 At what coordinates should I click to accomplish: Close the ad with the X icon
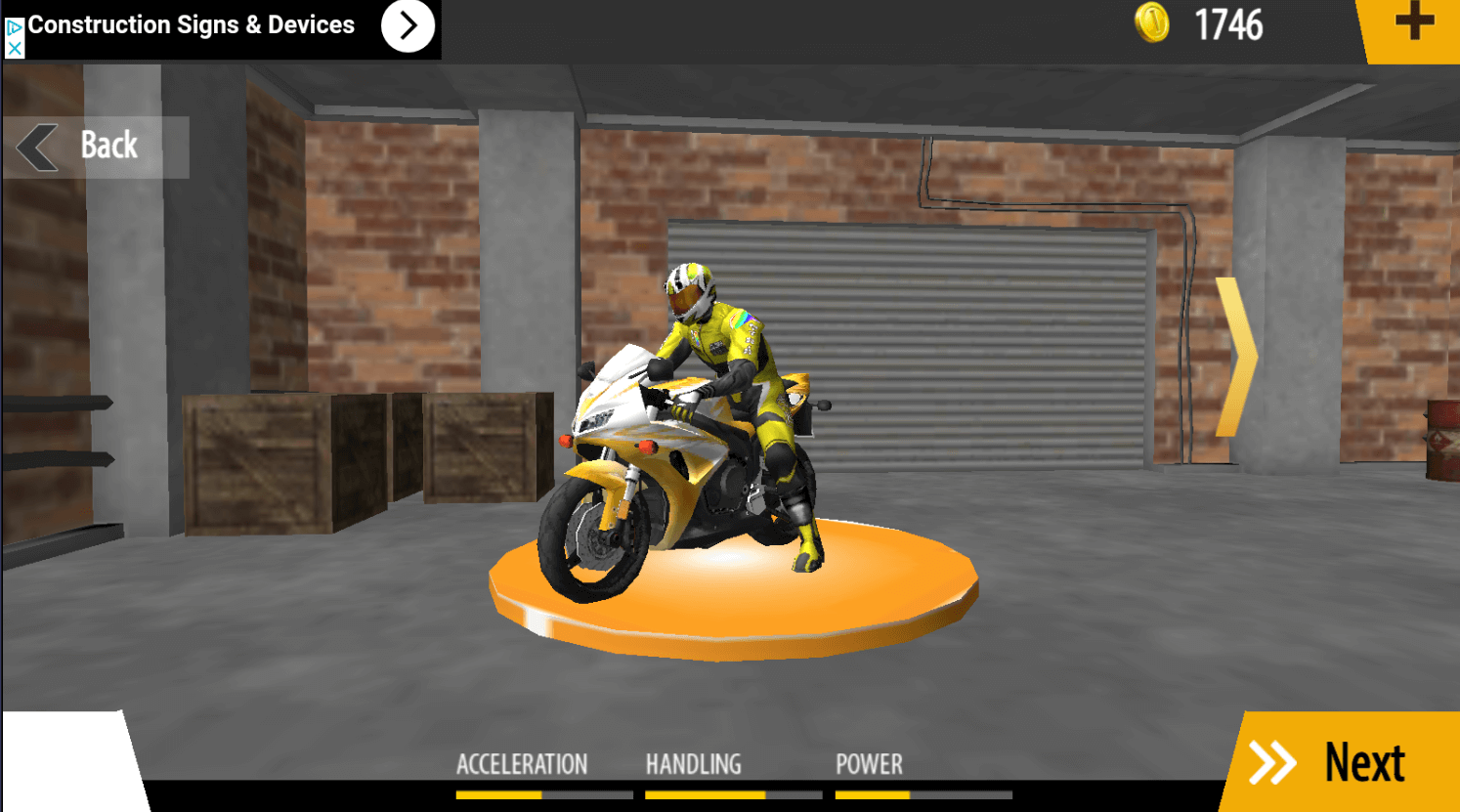tap(14, 48)
